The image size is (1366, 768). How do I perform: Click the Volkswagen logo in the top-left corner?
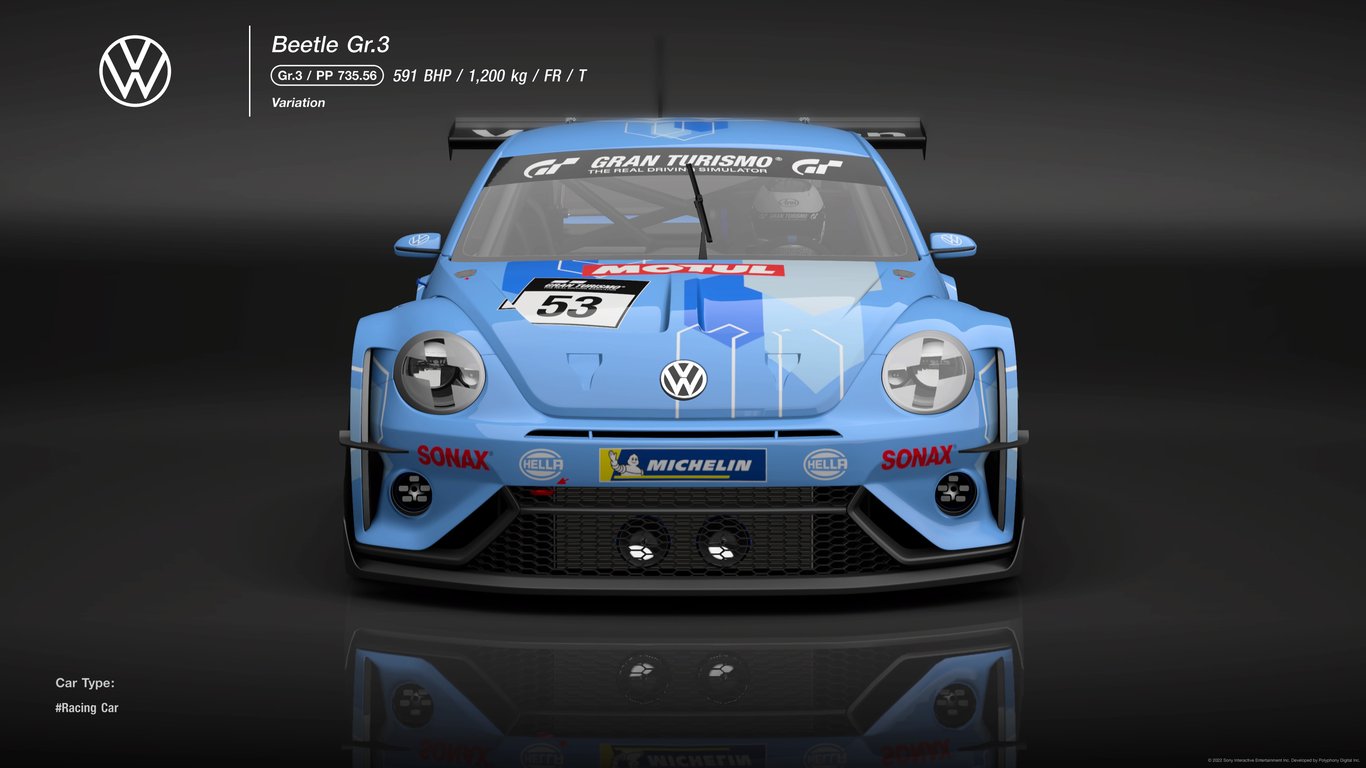[x=133, y=71]
